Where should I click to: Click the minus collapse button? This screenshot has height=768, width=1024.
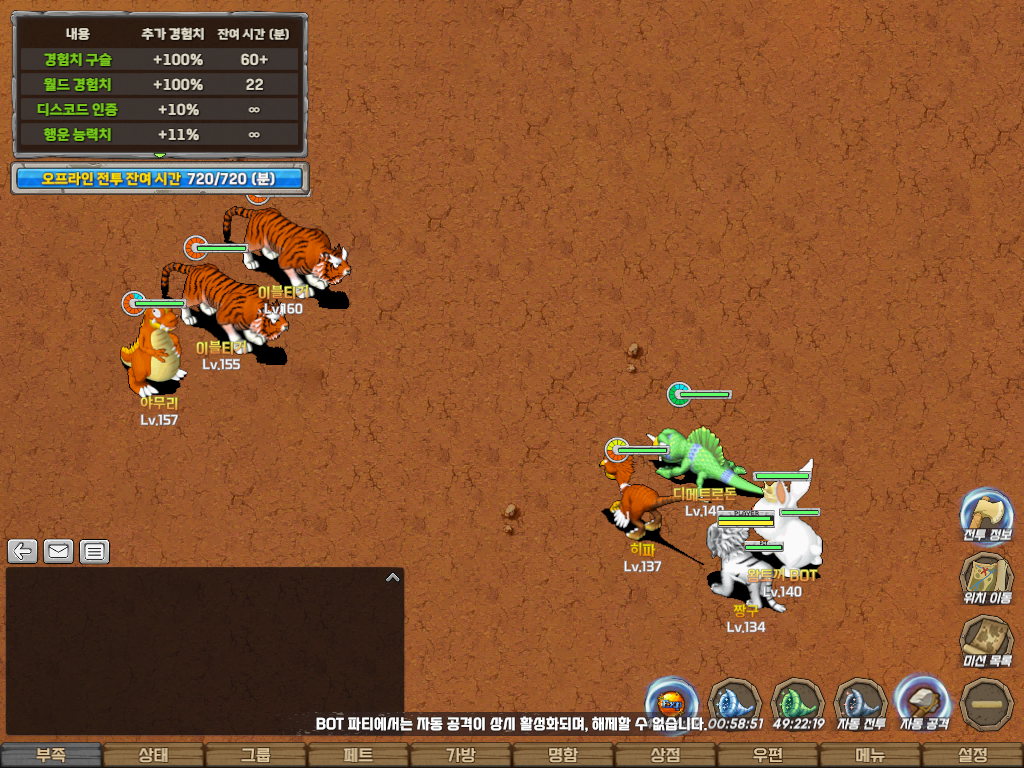point(986,704)
